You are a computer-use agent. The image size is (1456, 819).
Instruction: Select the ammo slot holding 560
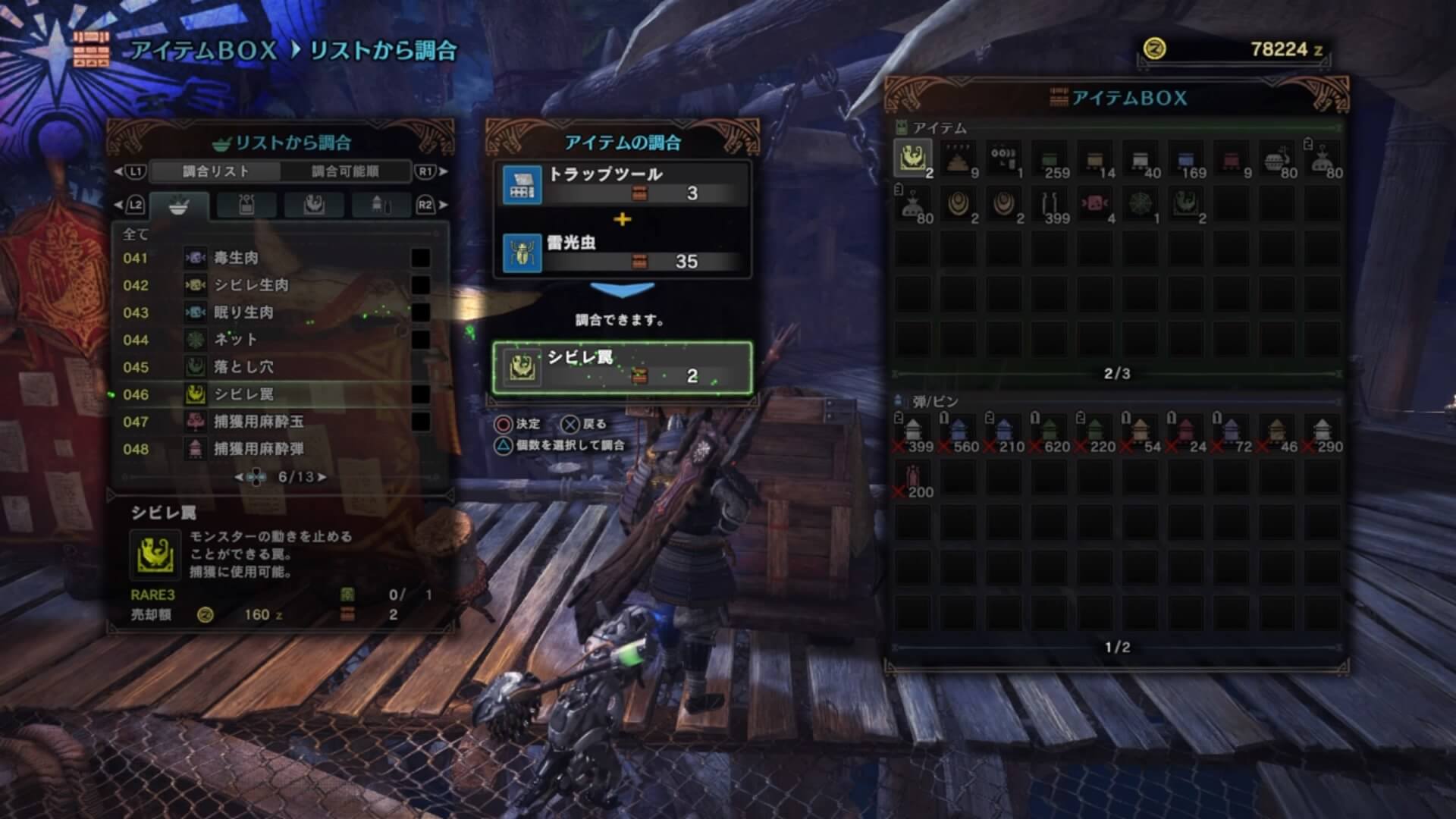(x=959, y=433)
